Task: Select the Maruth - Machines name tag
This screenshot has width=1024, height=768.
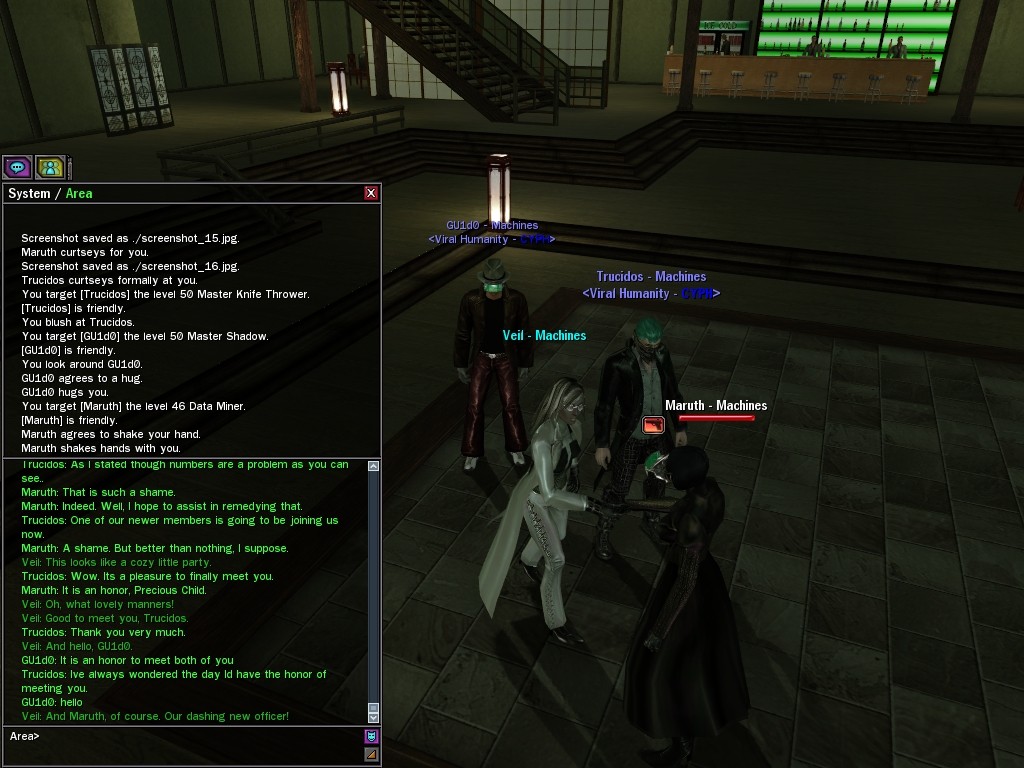Action: tap(716, 405)
